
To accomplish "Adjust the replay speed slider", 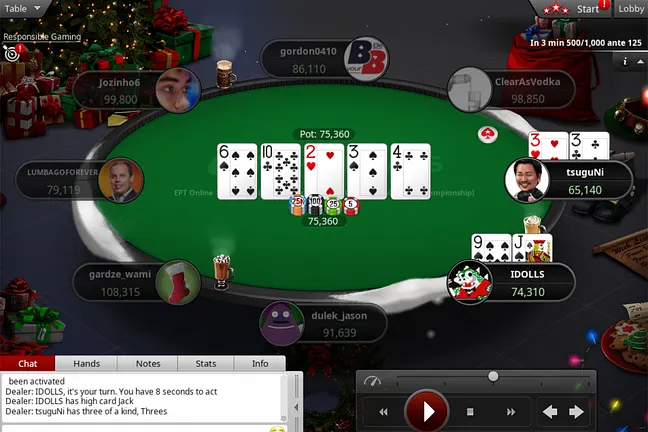I will (493, 376).
